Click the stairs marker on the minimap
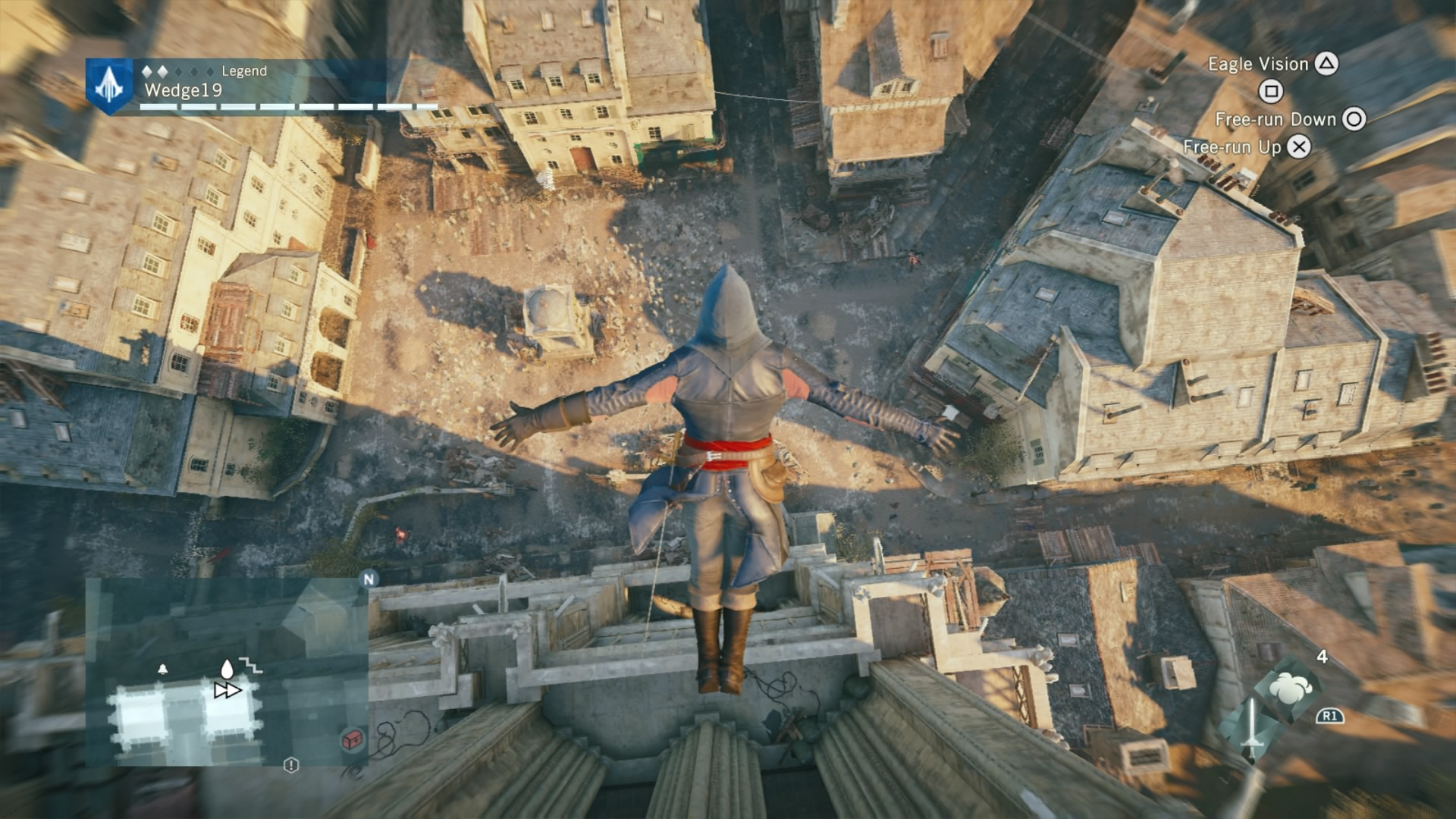Viewport: 1456px width, 819px height. (253, 665)
